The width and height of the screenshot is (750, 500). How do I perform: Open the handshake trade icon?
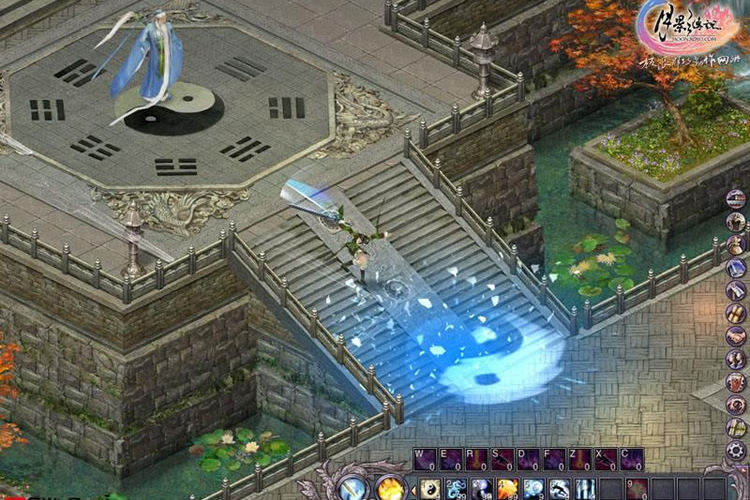[736, 336]
